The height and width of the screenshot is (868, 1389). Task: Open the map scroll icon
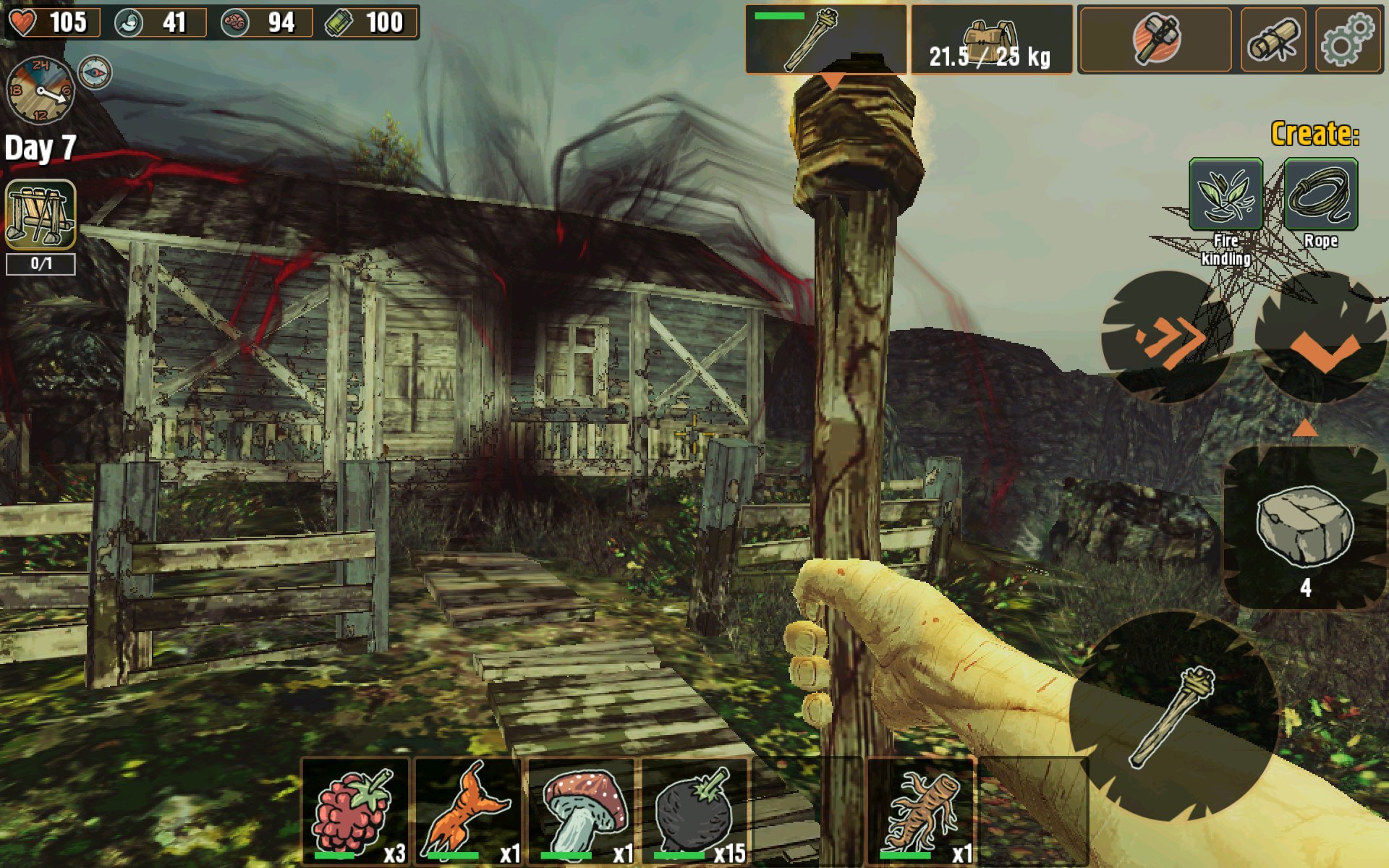click(x=1273, y=39)
